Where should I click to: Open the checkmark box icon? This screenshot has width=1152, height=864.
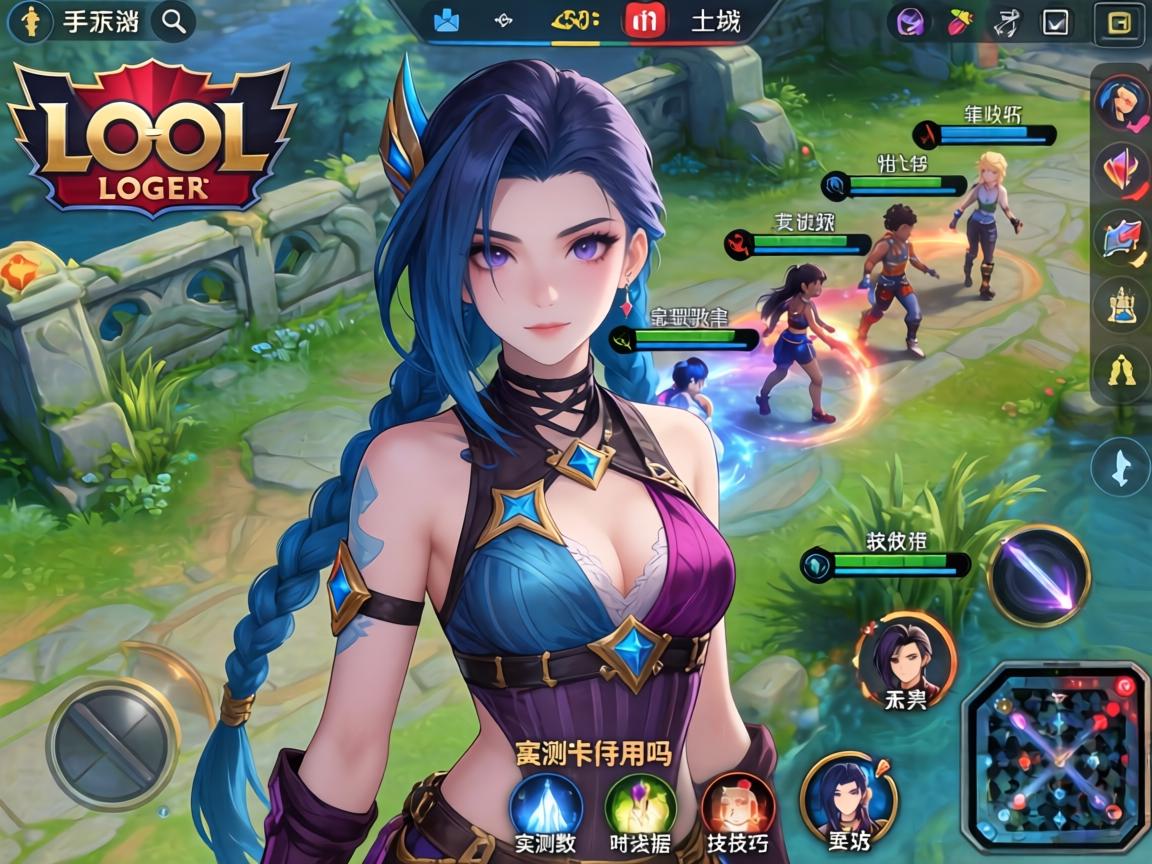[1055, 21]
